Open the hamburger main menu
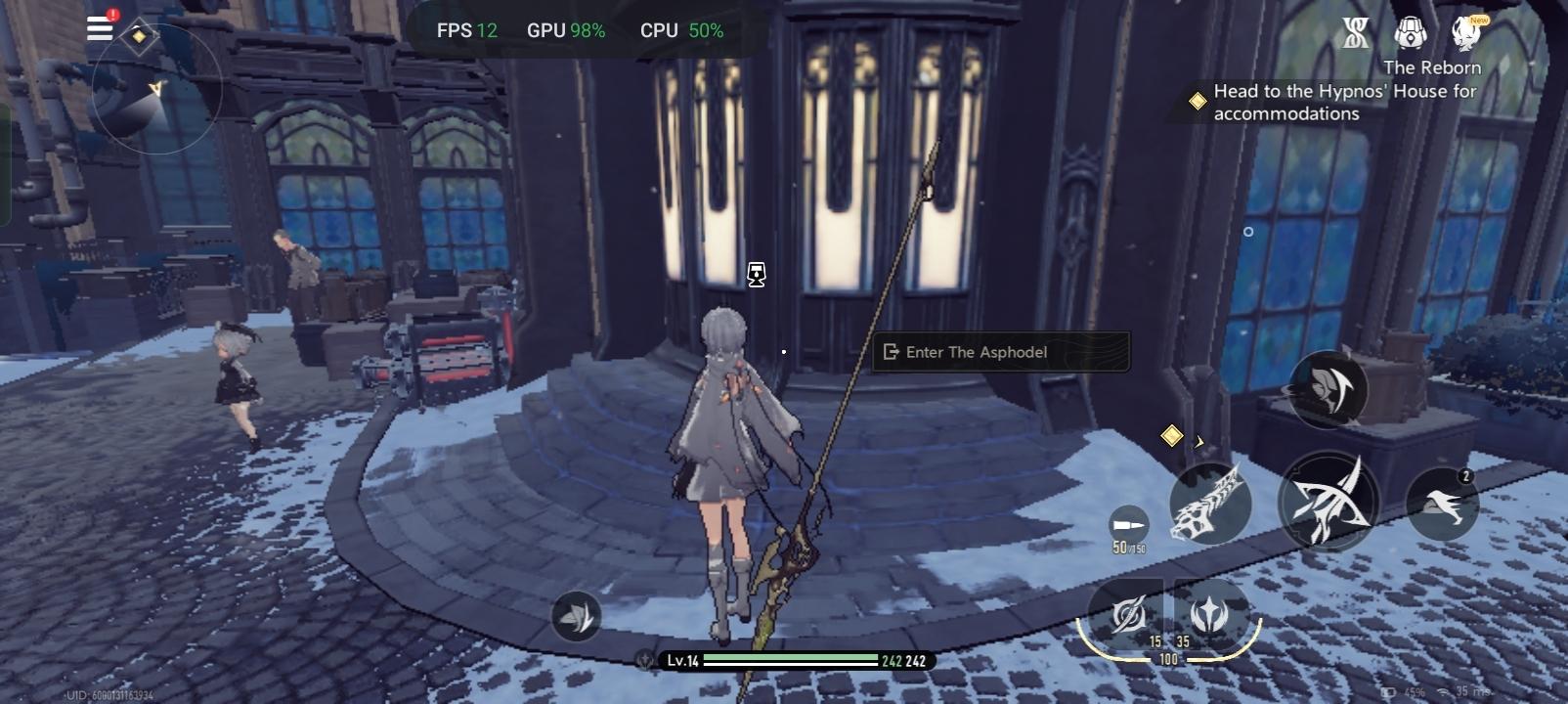1568x704 pixels. (100, 27)
